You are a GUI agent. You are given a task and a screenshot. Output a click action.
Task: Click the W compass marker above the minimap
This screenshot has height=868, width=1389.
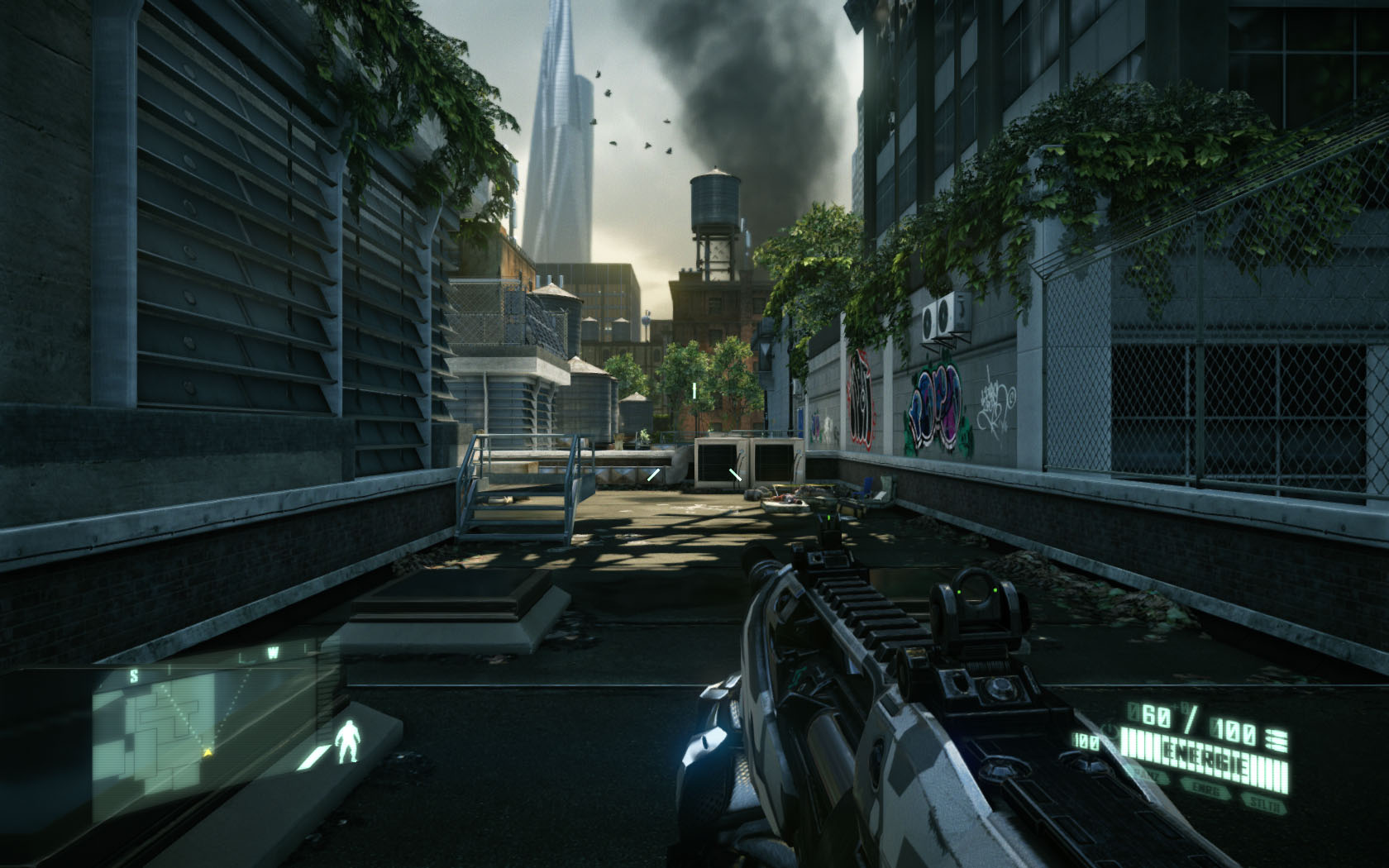tap(273, 651)
